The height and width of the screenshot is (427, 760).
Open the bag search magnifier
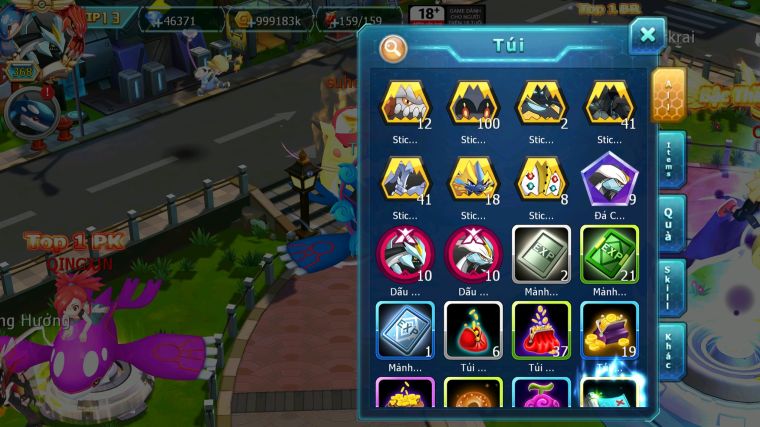click(x=394, y=47)
